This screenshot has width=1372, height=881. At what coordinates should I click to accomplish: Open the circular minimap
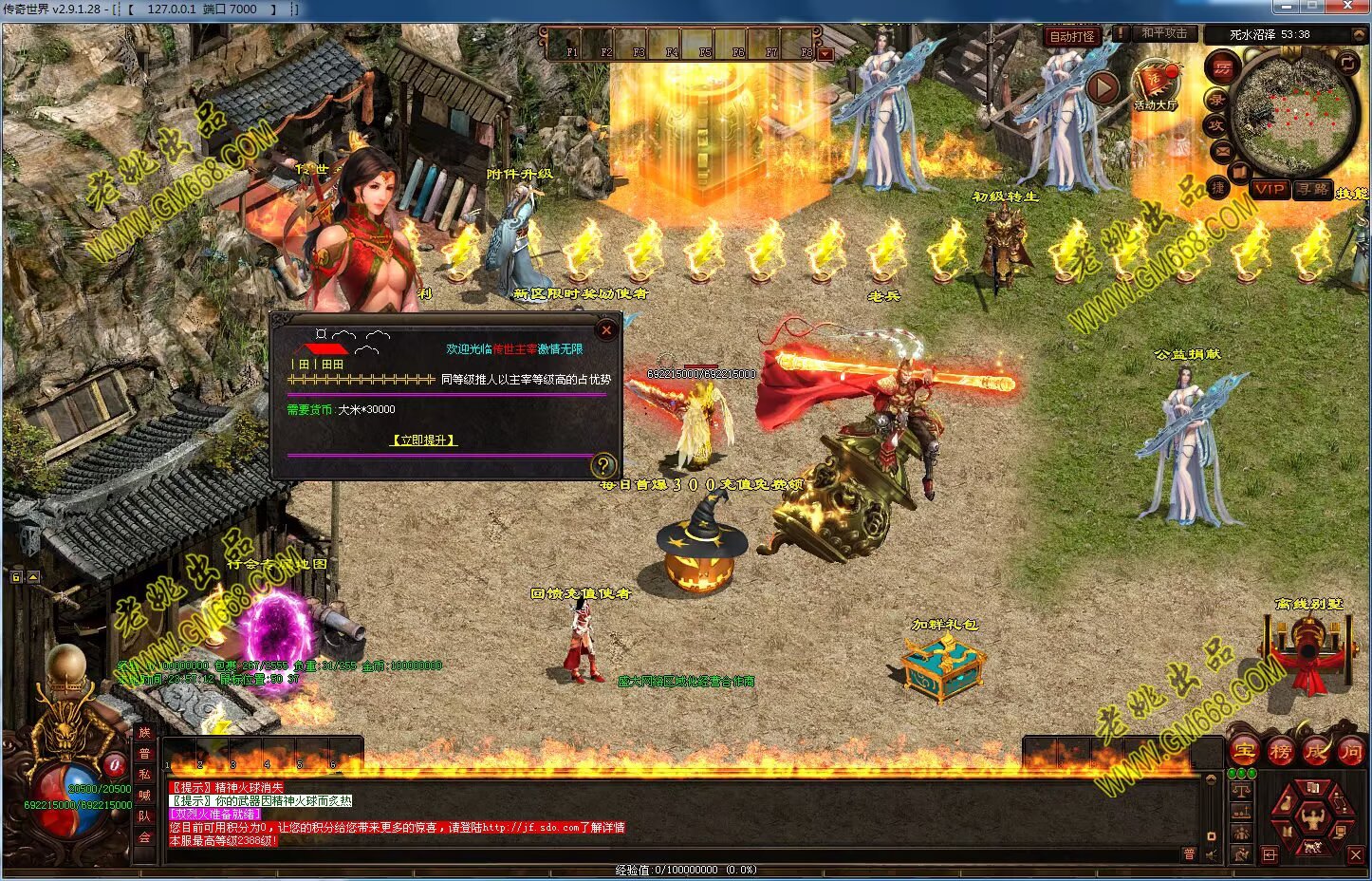click(1294, 113)
